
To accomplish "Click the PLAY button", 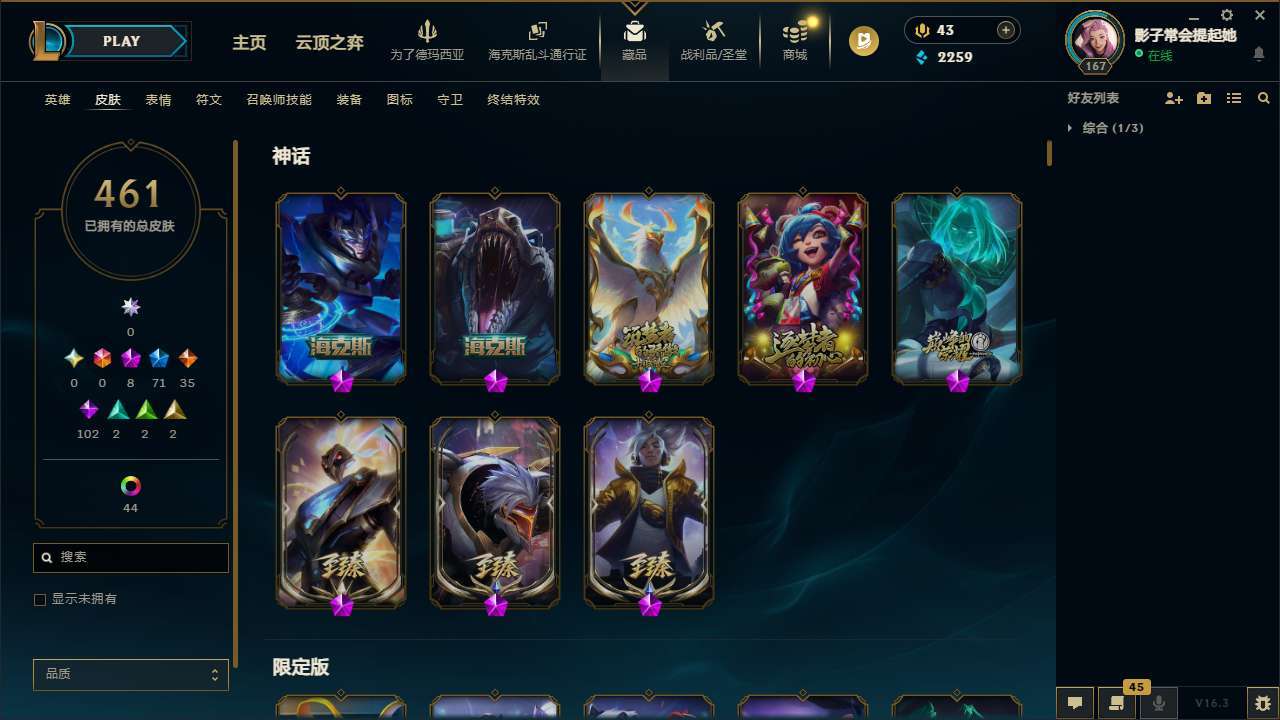I will tap(121, 41).
